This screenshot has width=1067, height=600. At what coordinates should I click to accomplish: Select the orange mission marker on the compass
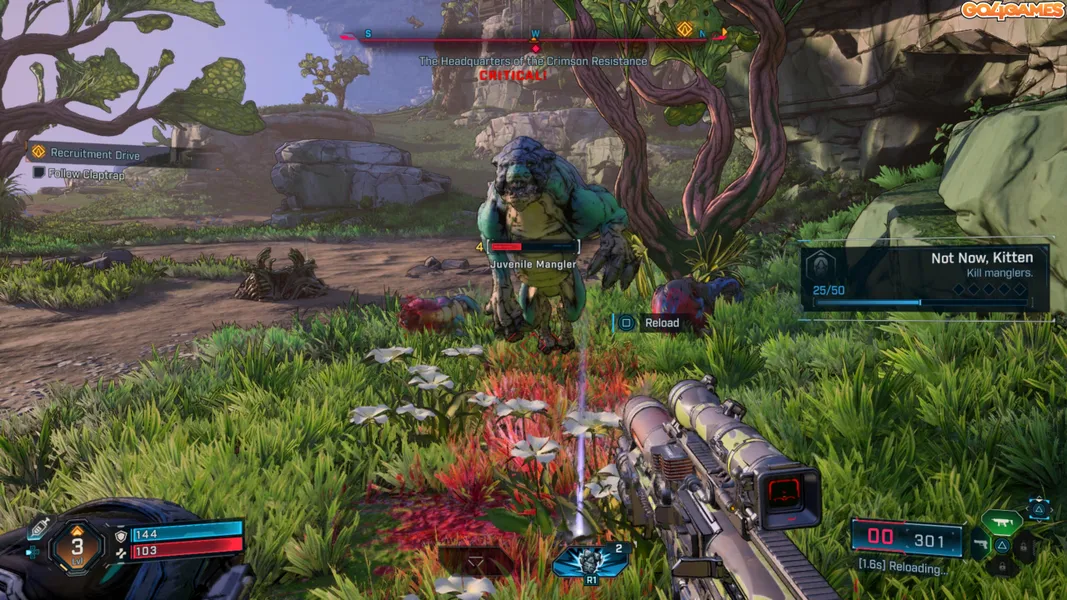685,29
